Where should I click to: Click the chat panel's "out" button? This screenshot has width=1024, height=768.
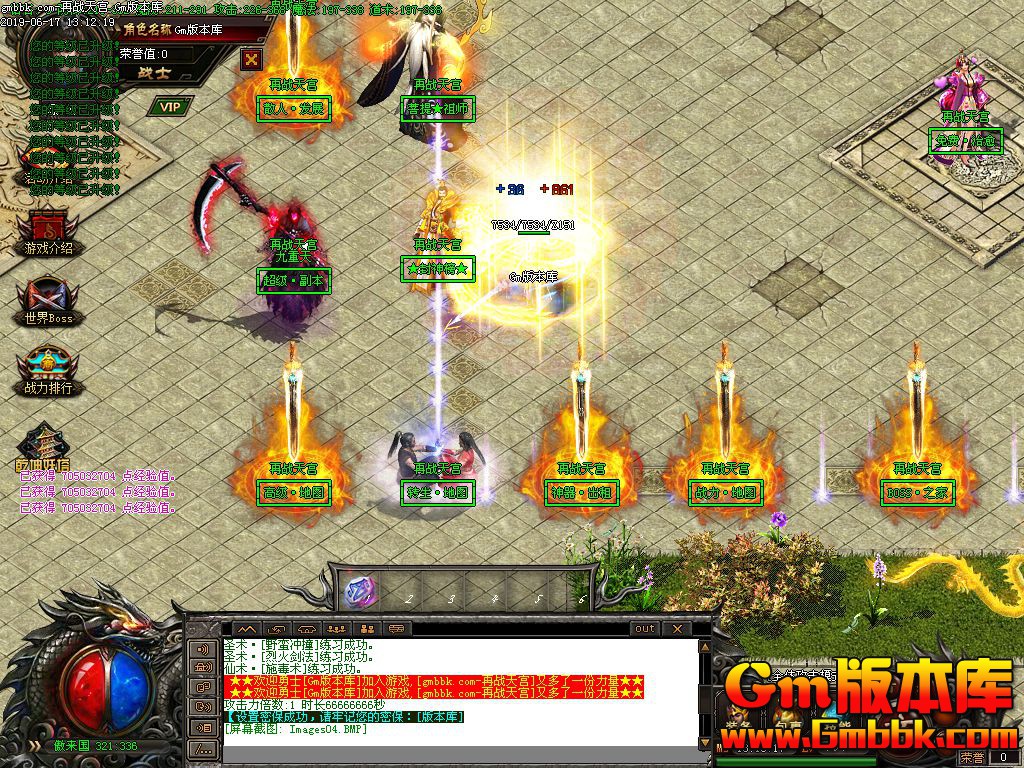645,629
